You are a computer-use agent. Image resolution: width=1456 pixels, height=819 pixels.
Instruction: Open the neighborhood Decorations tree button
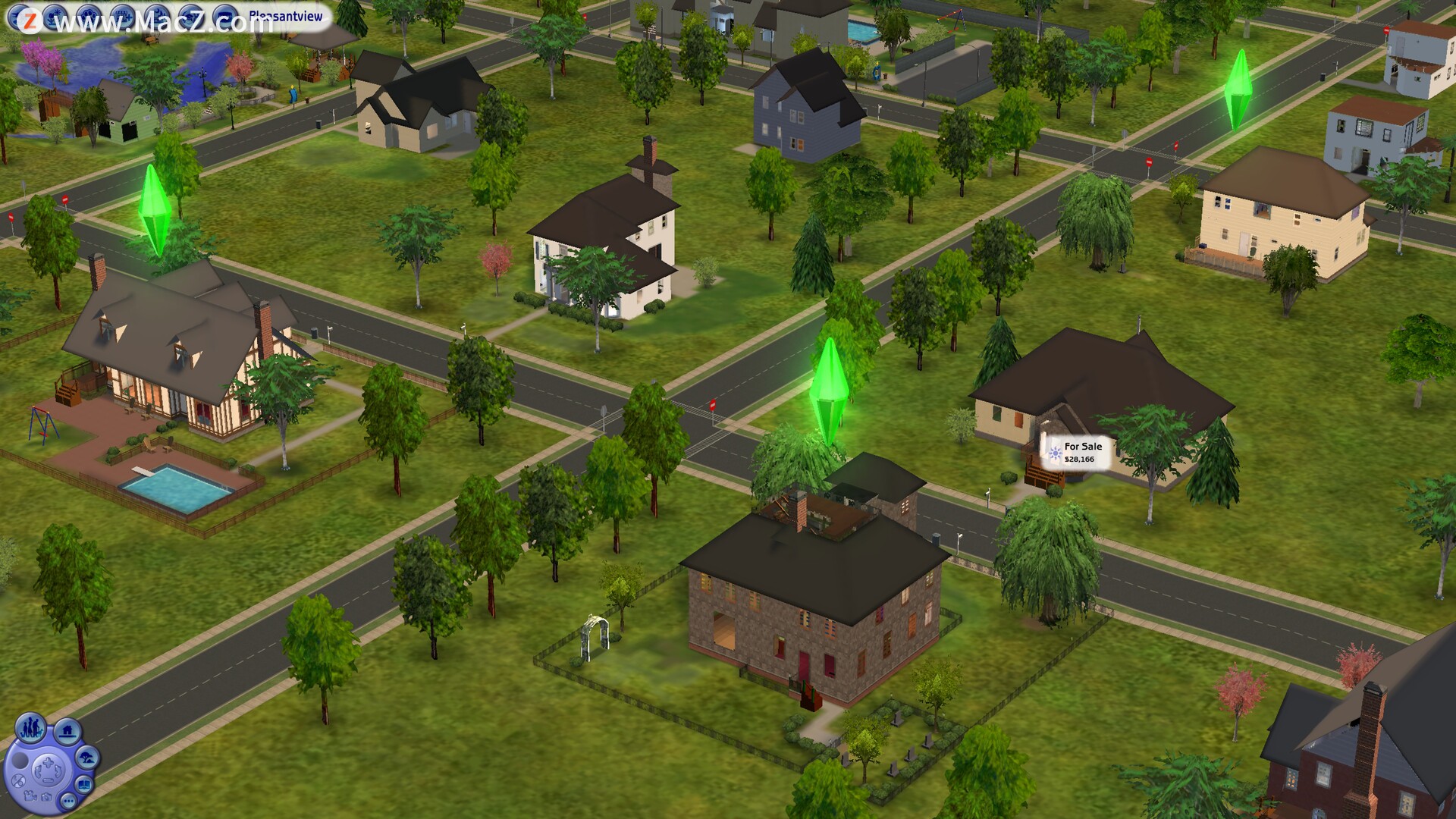(x=87, y=758)
